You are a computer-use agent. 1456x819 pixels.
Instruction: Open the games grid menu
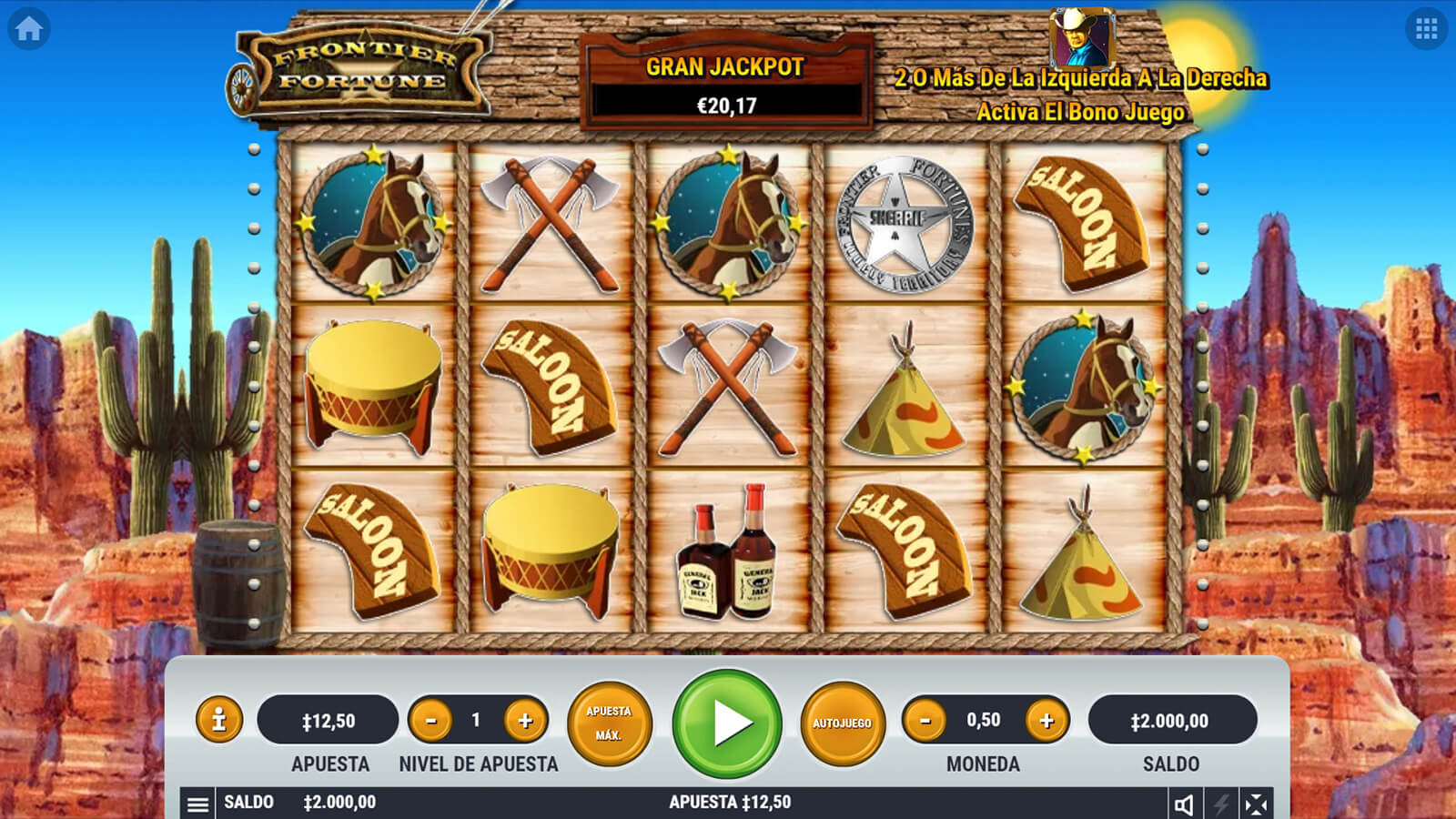pyautogui.click(x=1426, y=29)
